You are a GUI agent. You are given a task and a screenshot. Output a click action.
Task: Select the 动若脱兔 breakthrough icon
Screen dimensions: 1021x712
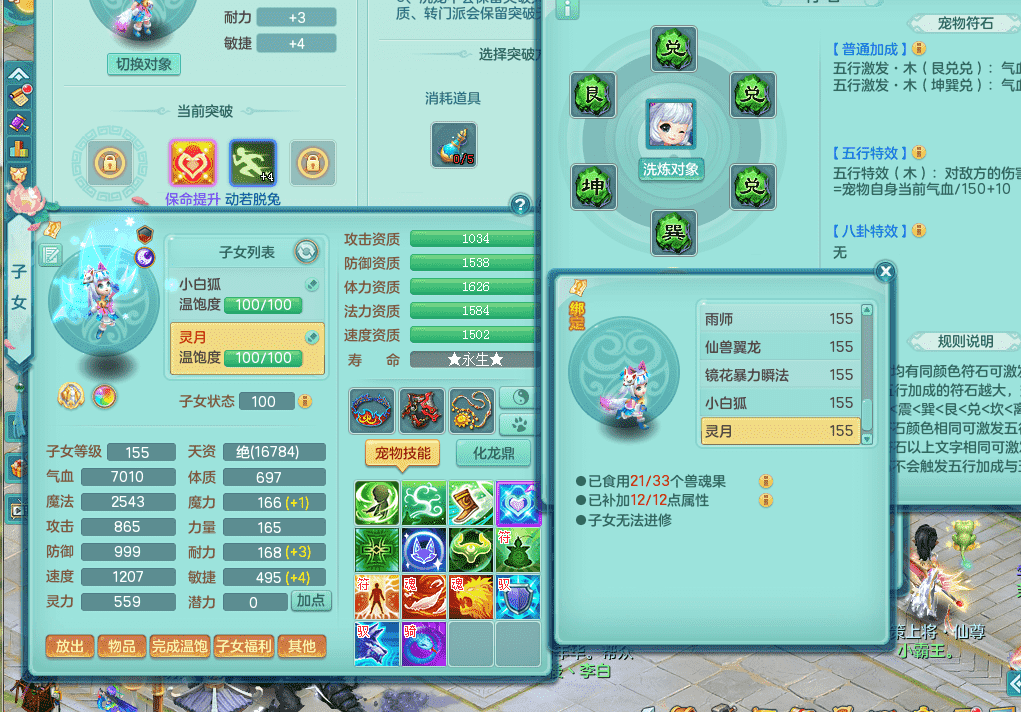[252, 162]
